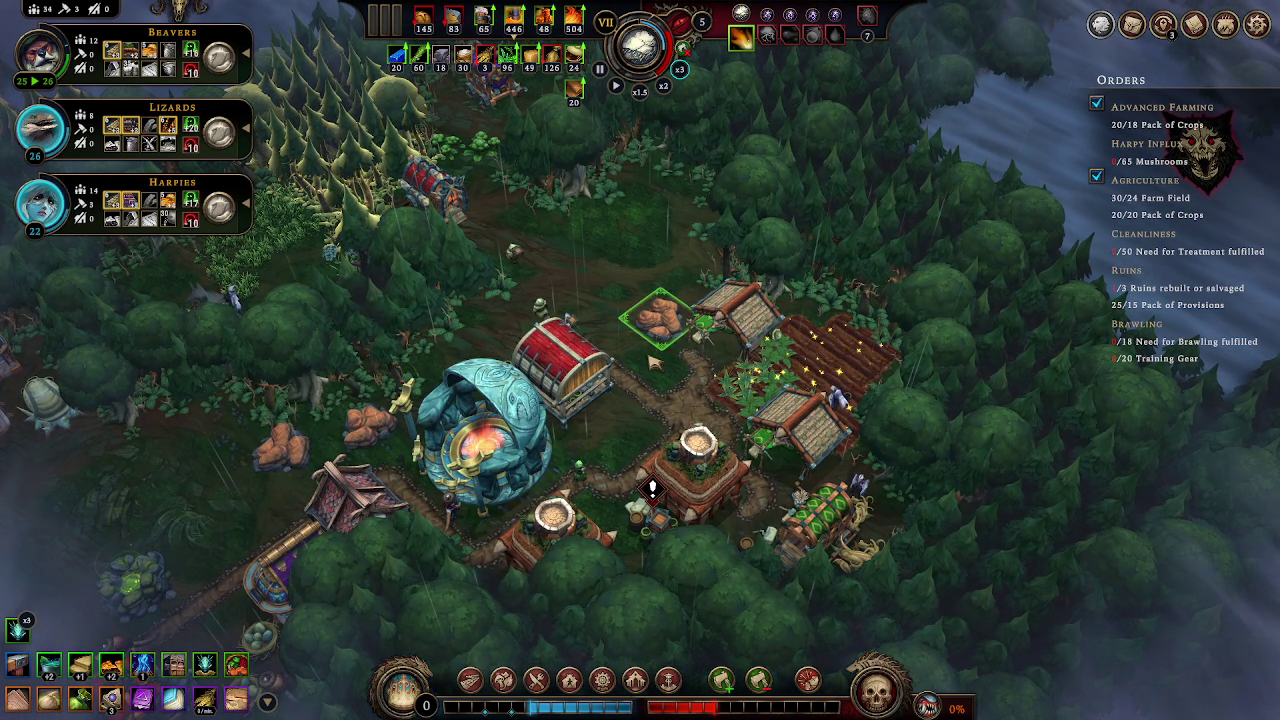Viewport: 1280px width, 720px height.
Task: Select the Harpies portrait
Action: point(40,202)
